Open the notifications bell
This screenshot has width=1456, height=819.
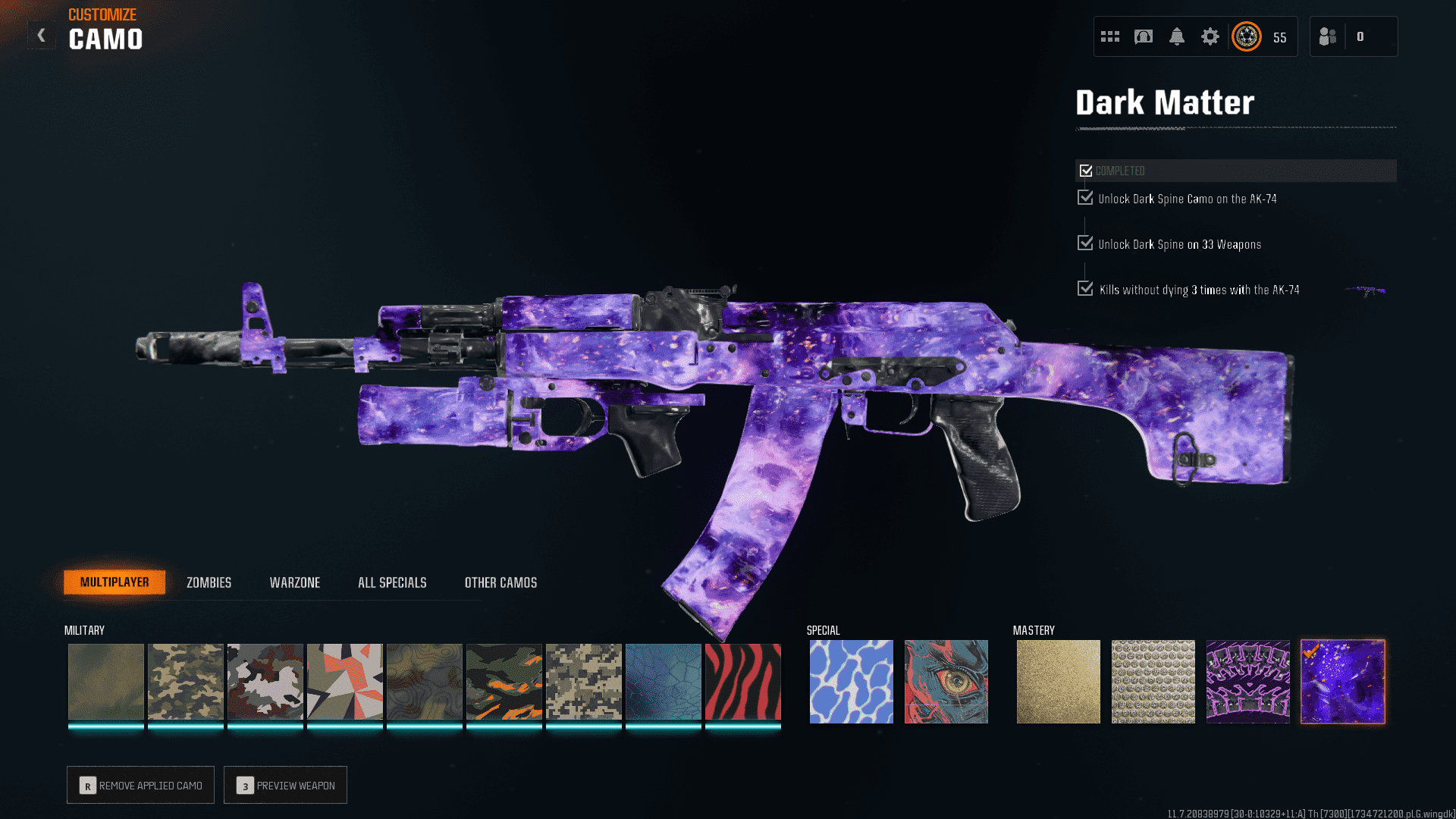coord(1176,36)
